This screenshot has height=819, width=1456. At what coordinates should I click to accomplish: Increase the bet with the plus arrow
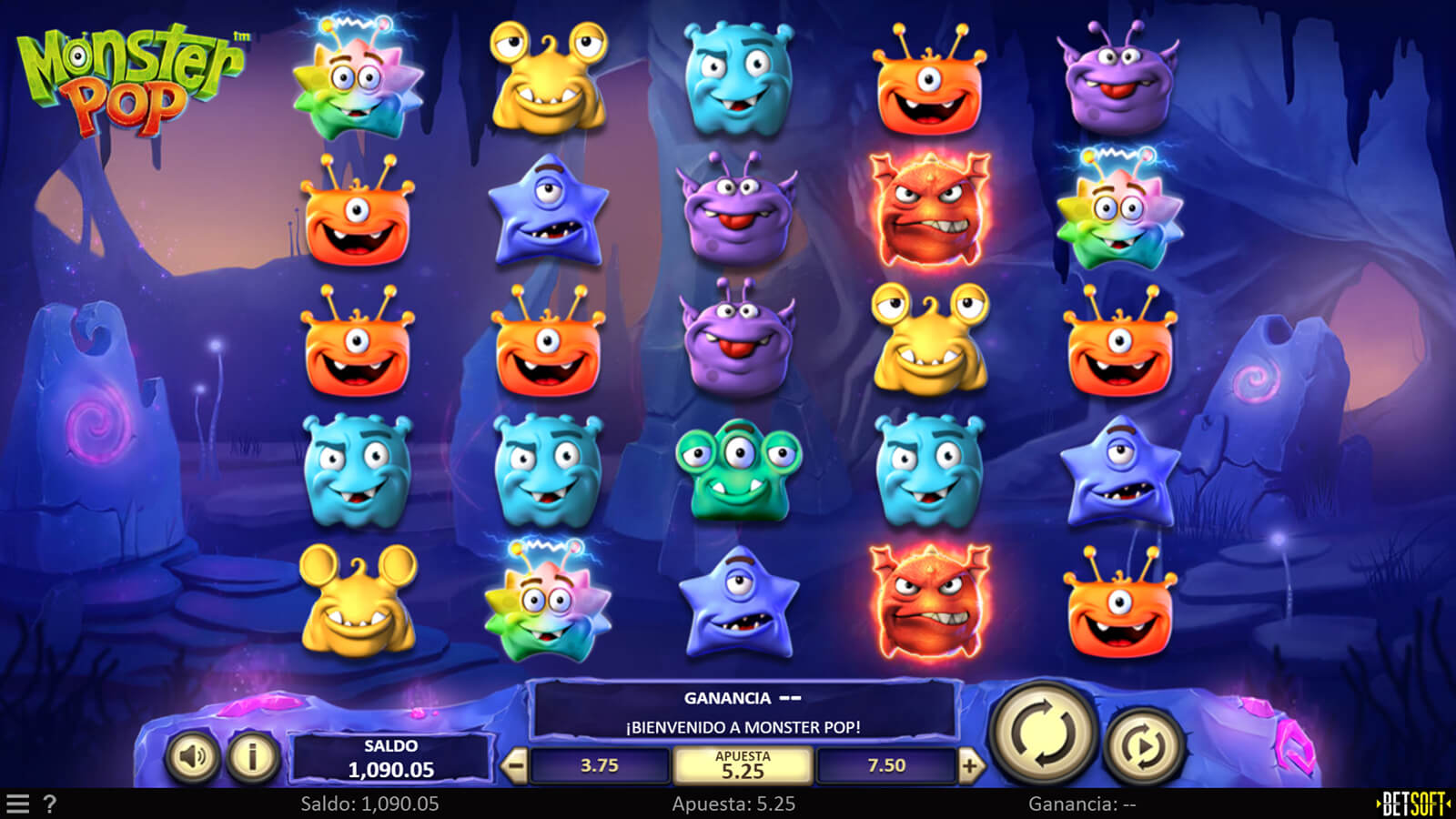pos(969,766)
